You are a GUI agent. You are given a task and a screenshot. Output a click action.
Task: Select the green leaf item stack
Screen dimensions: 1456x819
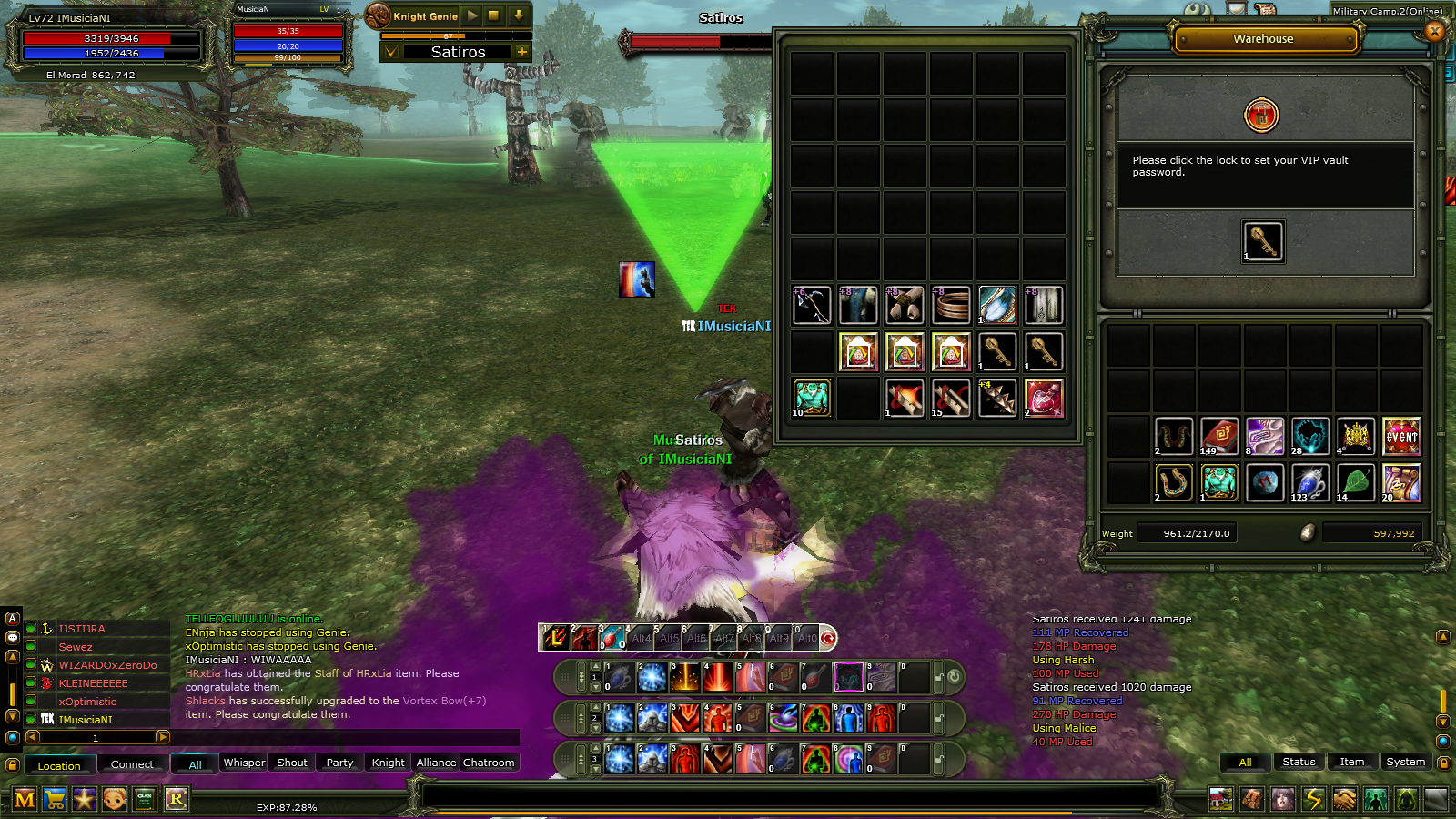click(1356, 483)
